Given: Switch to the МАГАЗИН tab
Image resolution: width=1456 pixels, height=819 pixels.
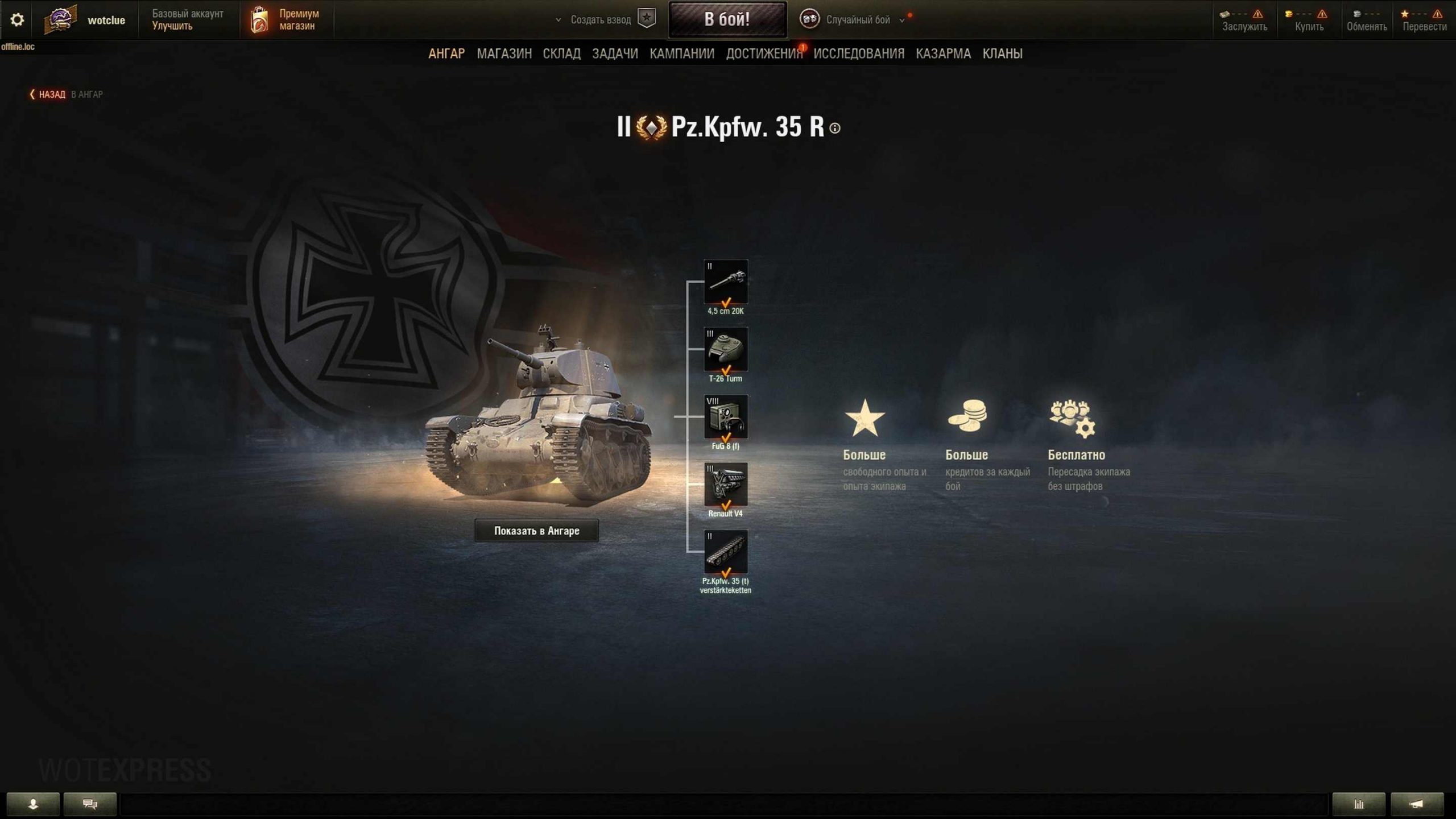Looking at the screenshot, I should coord(504,53).
